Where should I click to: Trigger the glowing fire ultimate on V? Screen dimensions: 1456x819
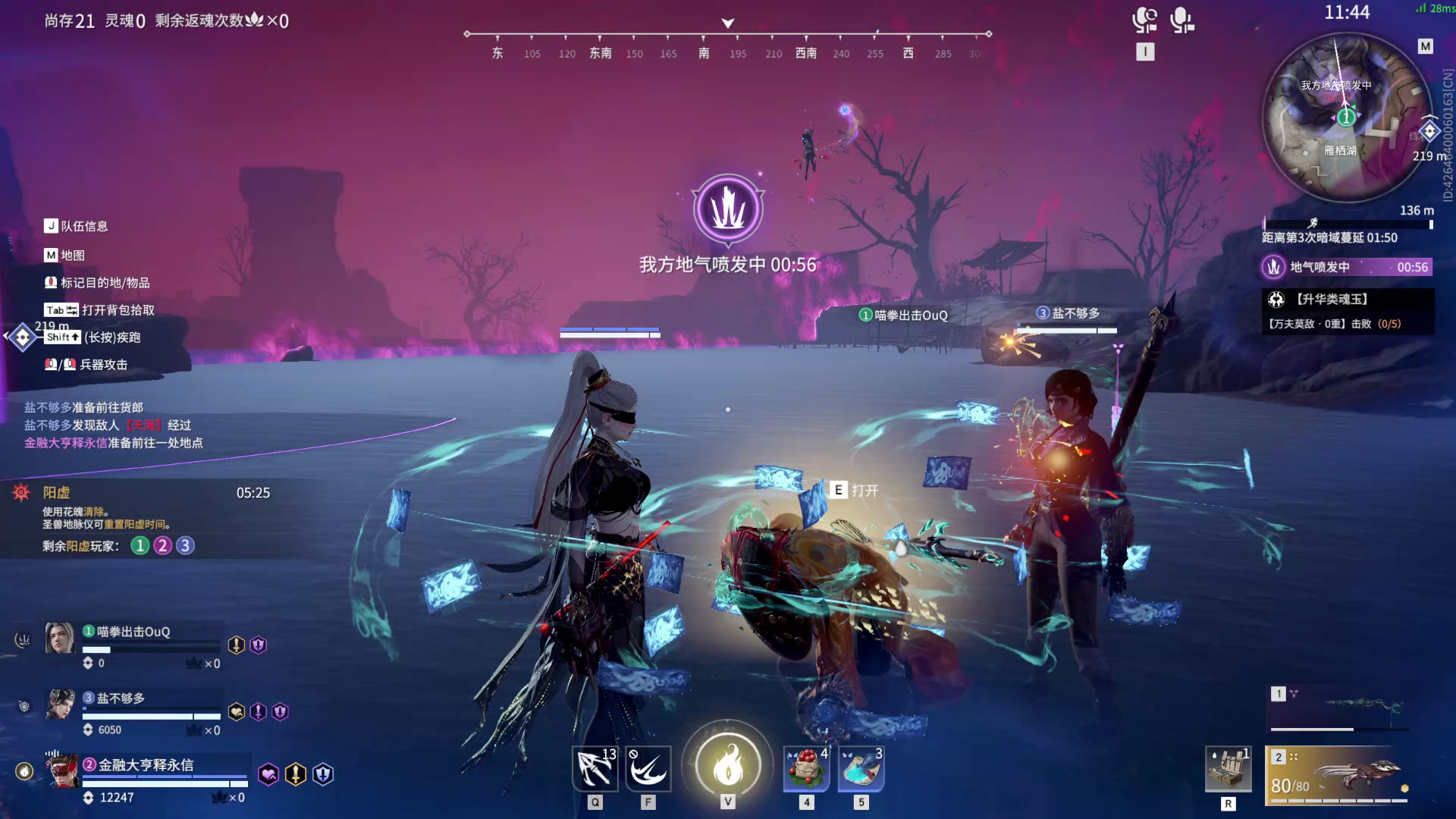pyautogui.click(x=727, y=767)
